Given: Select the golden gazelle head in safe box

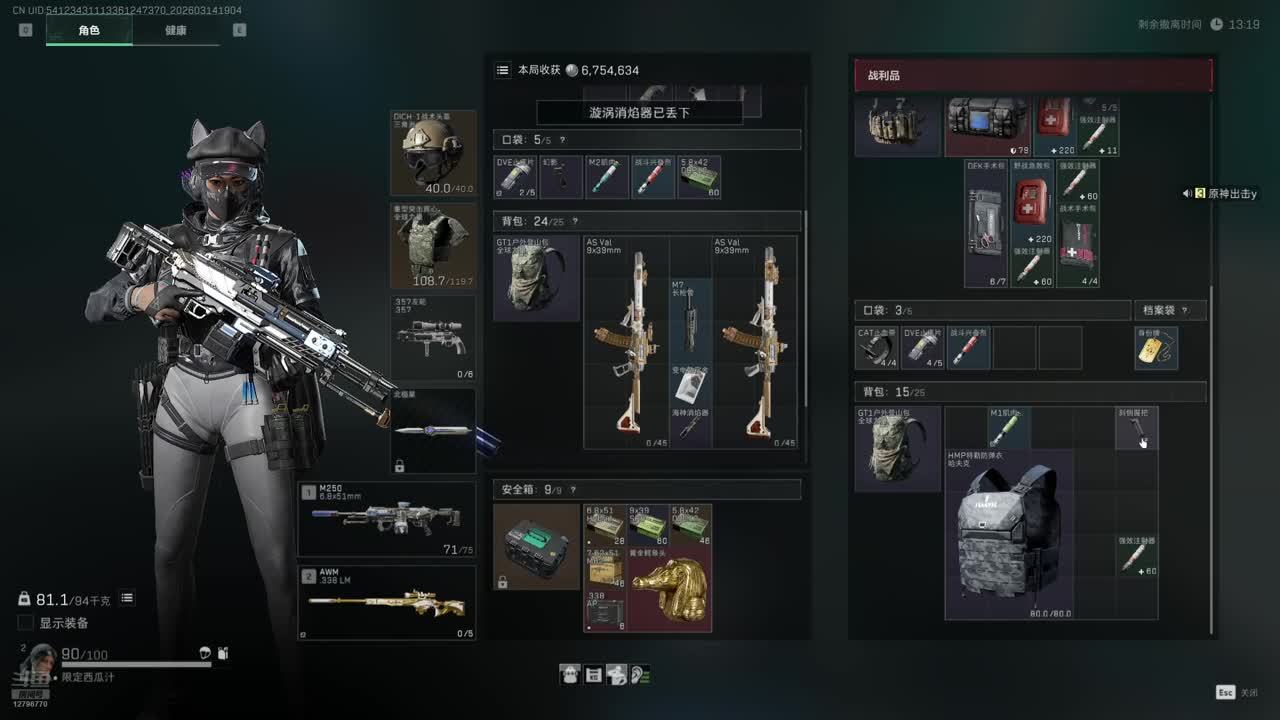Looking at the screenshot, I should [670, 590].
